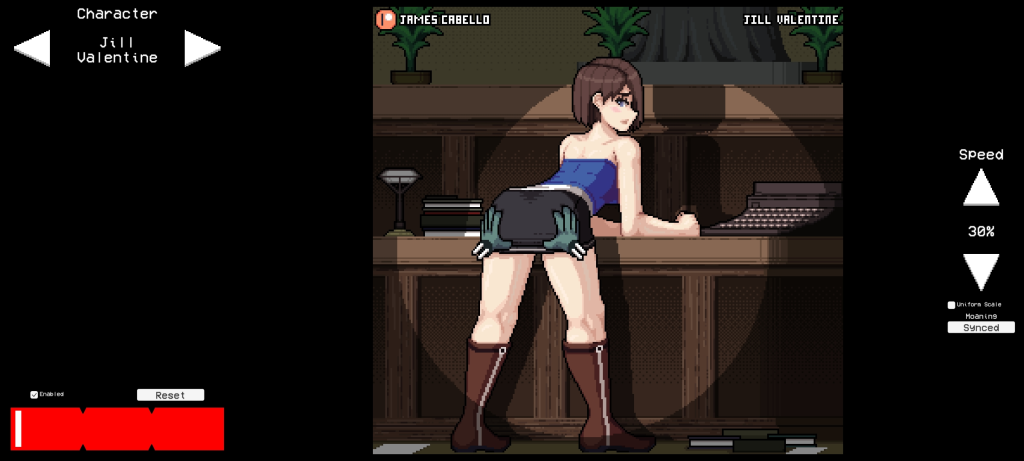Click the red bar slider
This screenshot has width=1024, height=461.
pyautogui.click(x=117, y=429)
